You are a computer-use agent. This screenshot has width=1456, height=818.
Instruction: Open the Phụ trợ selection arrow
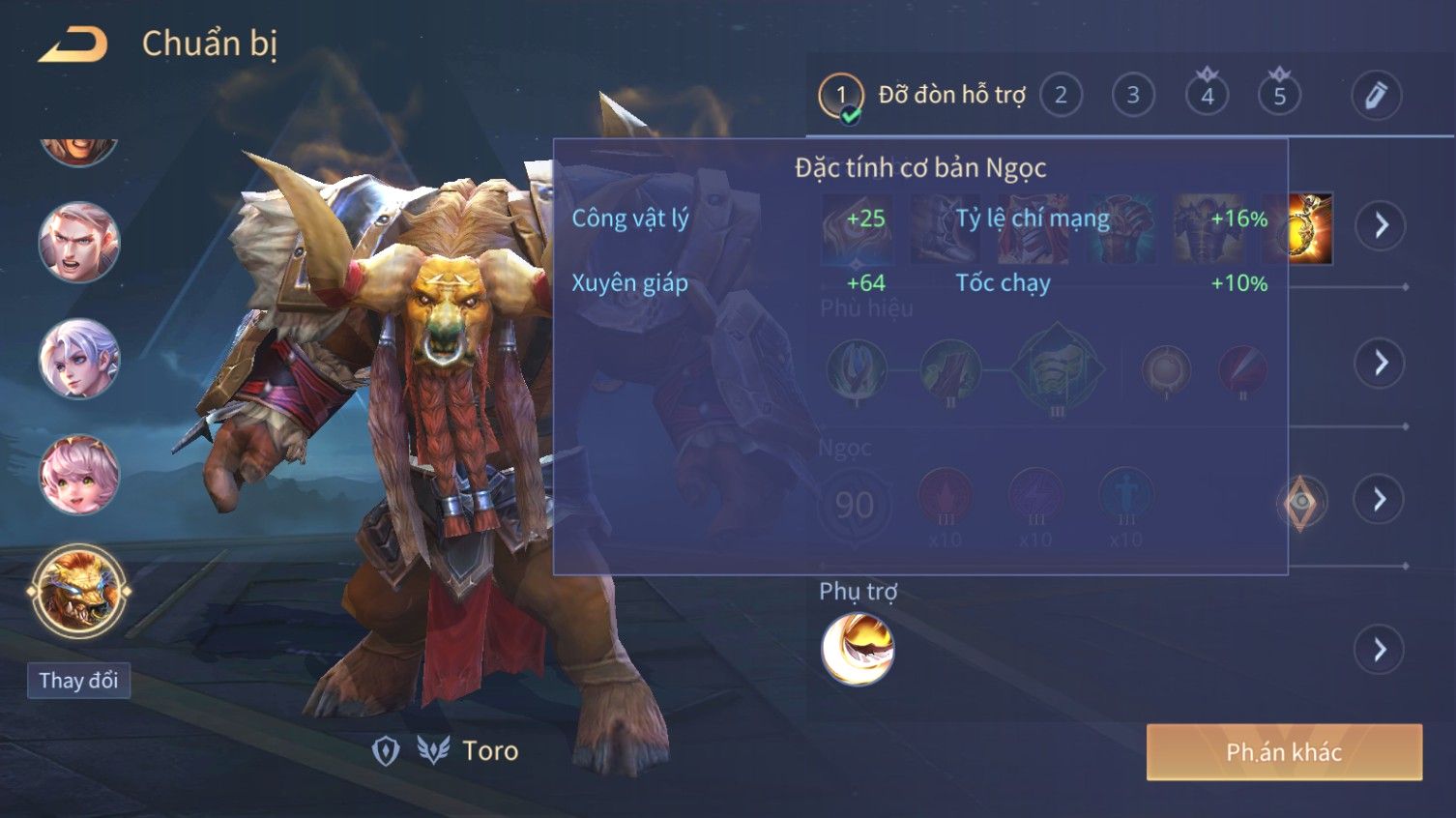coord(1380,649)
